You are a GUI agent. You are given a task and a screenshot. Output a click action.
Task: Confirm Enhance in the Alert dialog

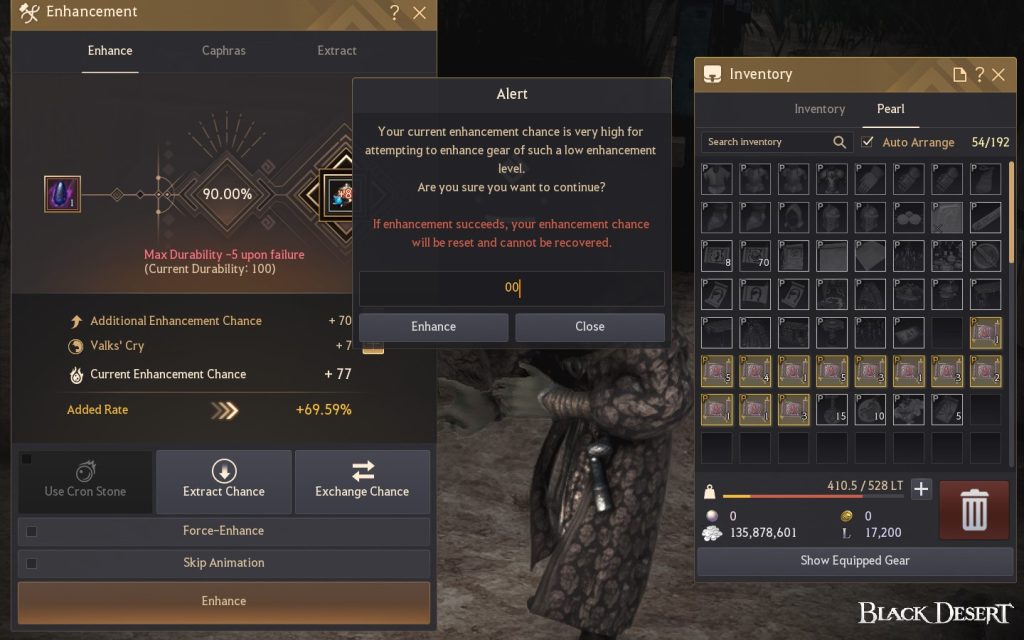[x=433, y=327]
